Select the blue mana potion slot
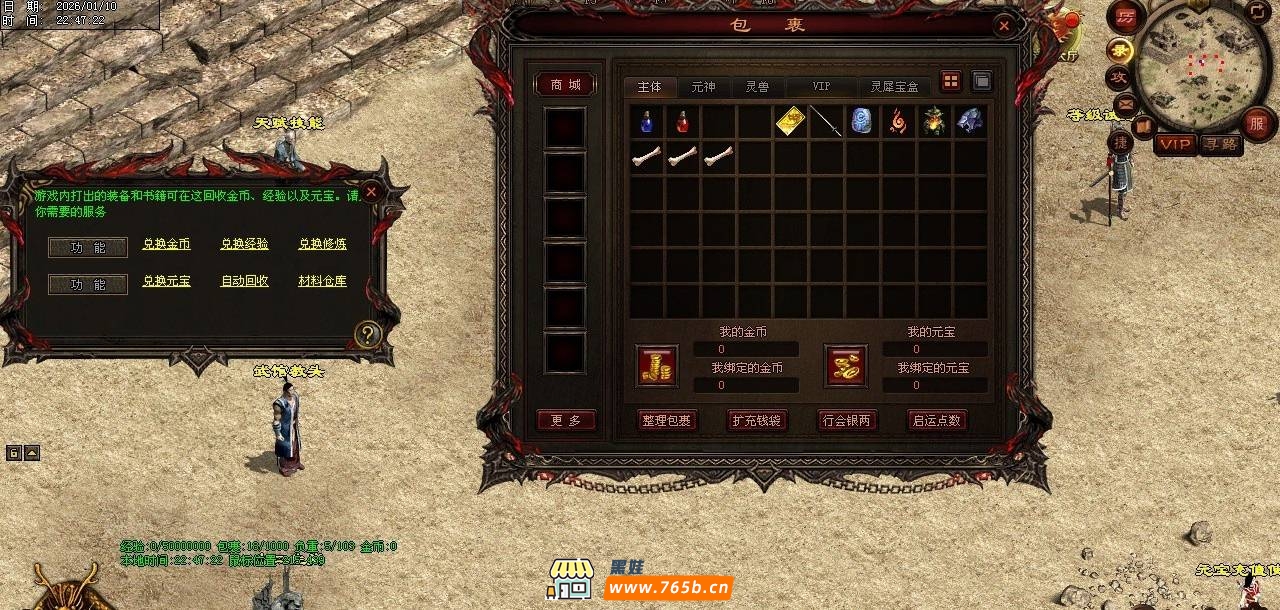1280x610 pixels. tap(647, 122)
